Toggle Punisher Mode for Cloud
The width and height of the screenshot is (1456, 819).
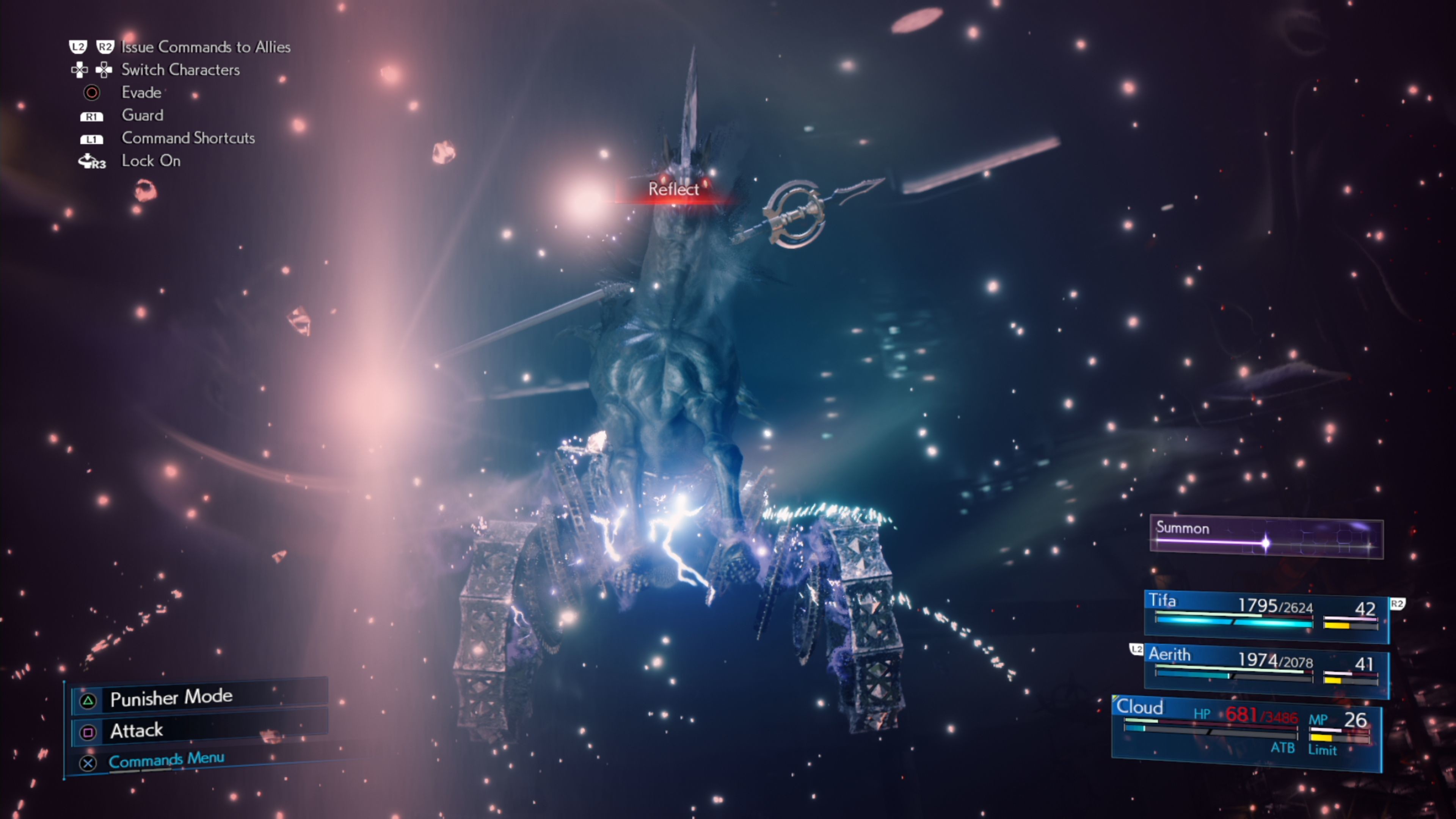171,698
